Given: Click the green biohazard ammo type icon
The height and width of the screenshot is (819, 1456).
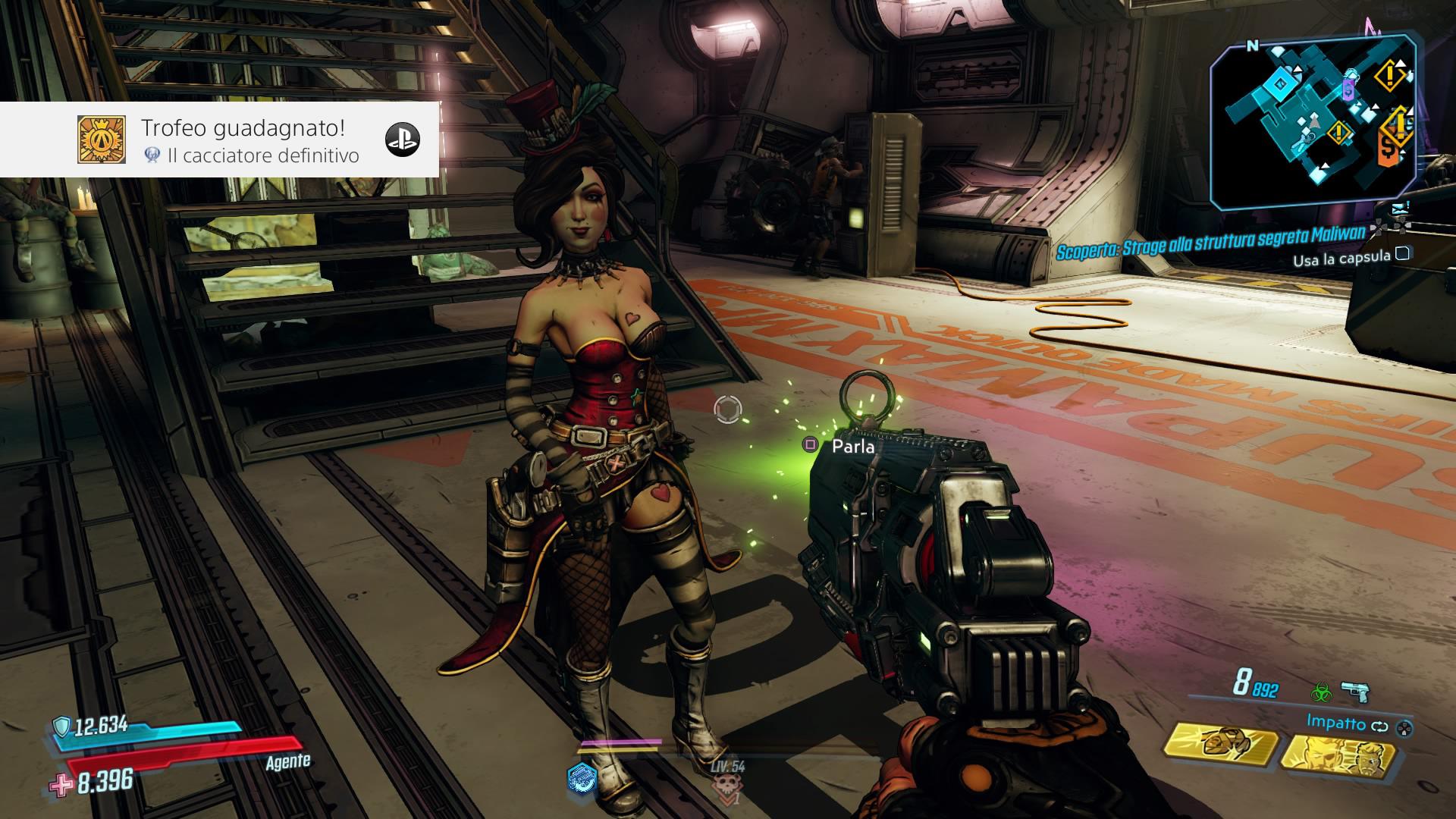Looking at the screenshot, I should (1322, 691).
